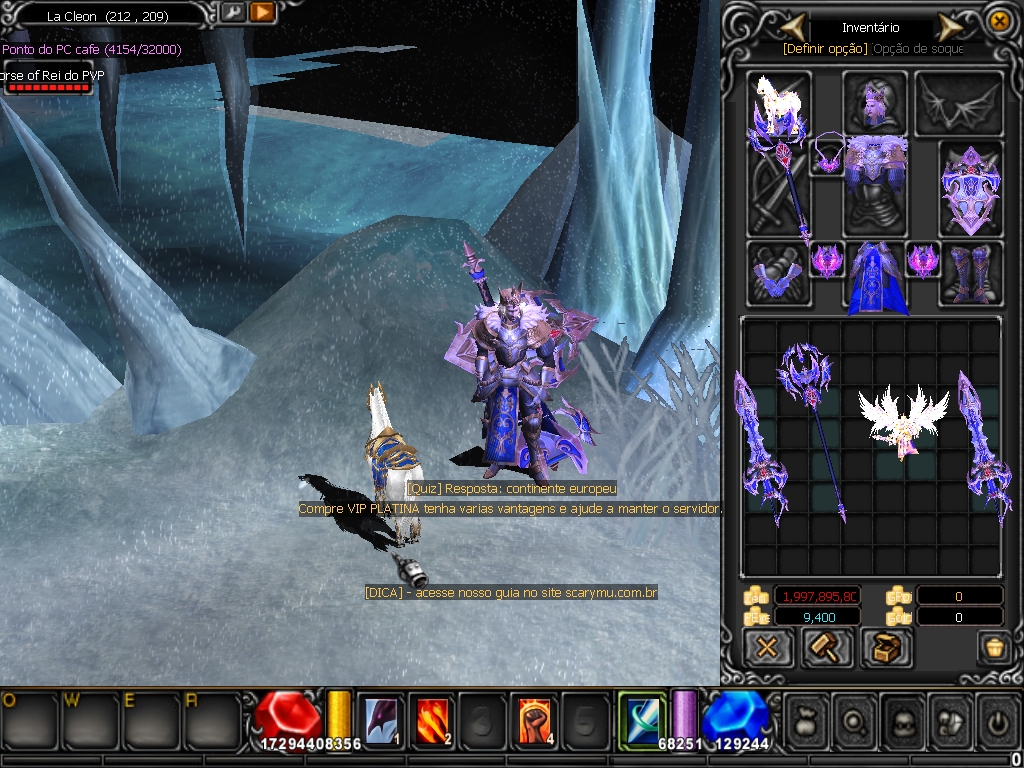Go to previous inventory page with left arrow
The image size is (1024, 768).
(793, 26)
